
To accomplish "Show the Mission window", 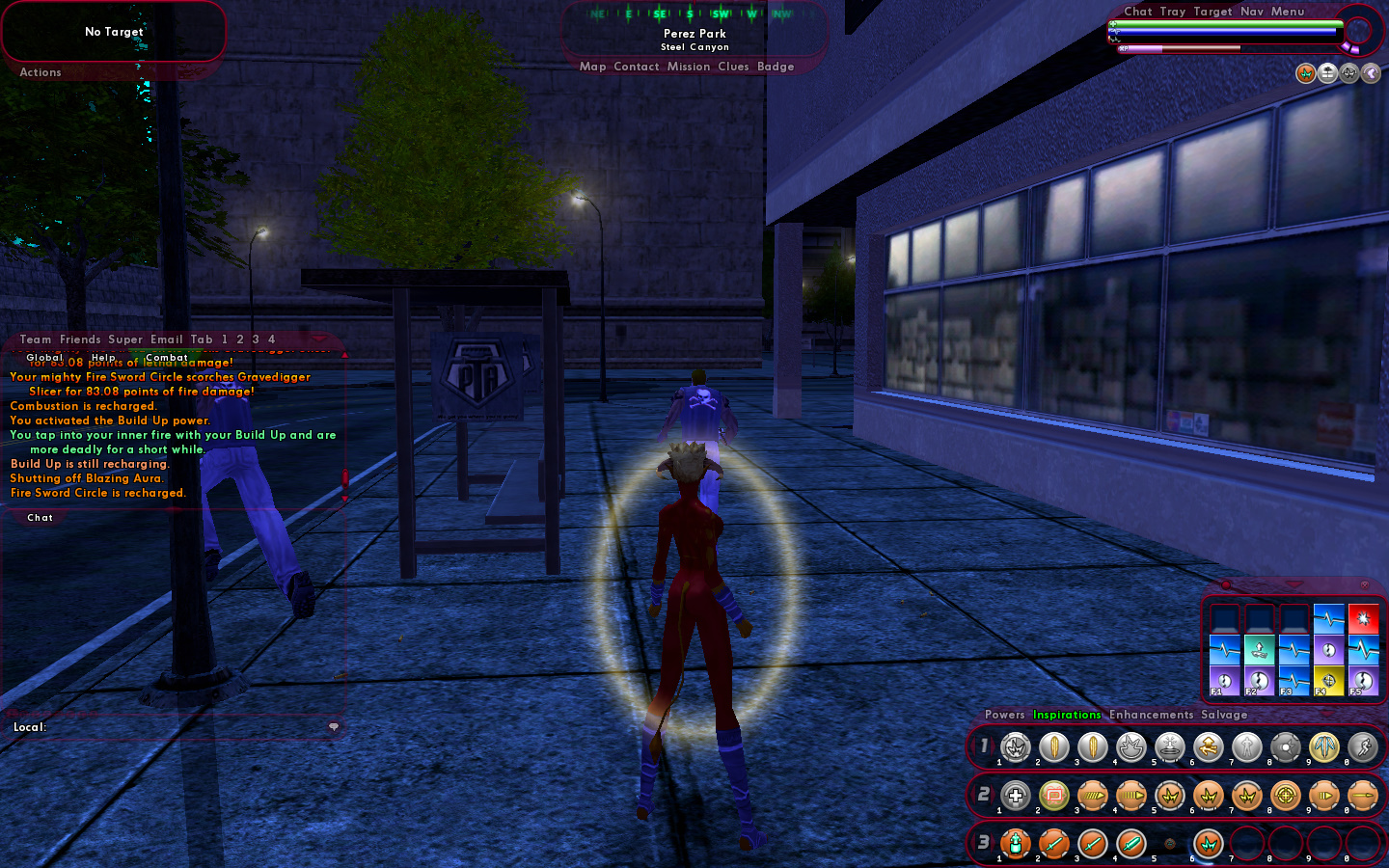I will coord(688,67).
